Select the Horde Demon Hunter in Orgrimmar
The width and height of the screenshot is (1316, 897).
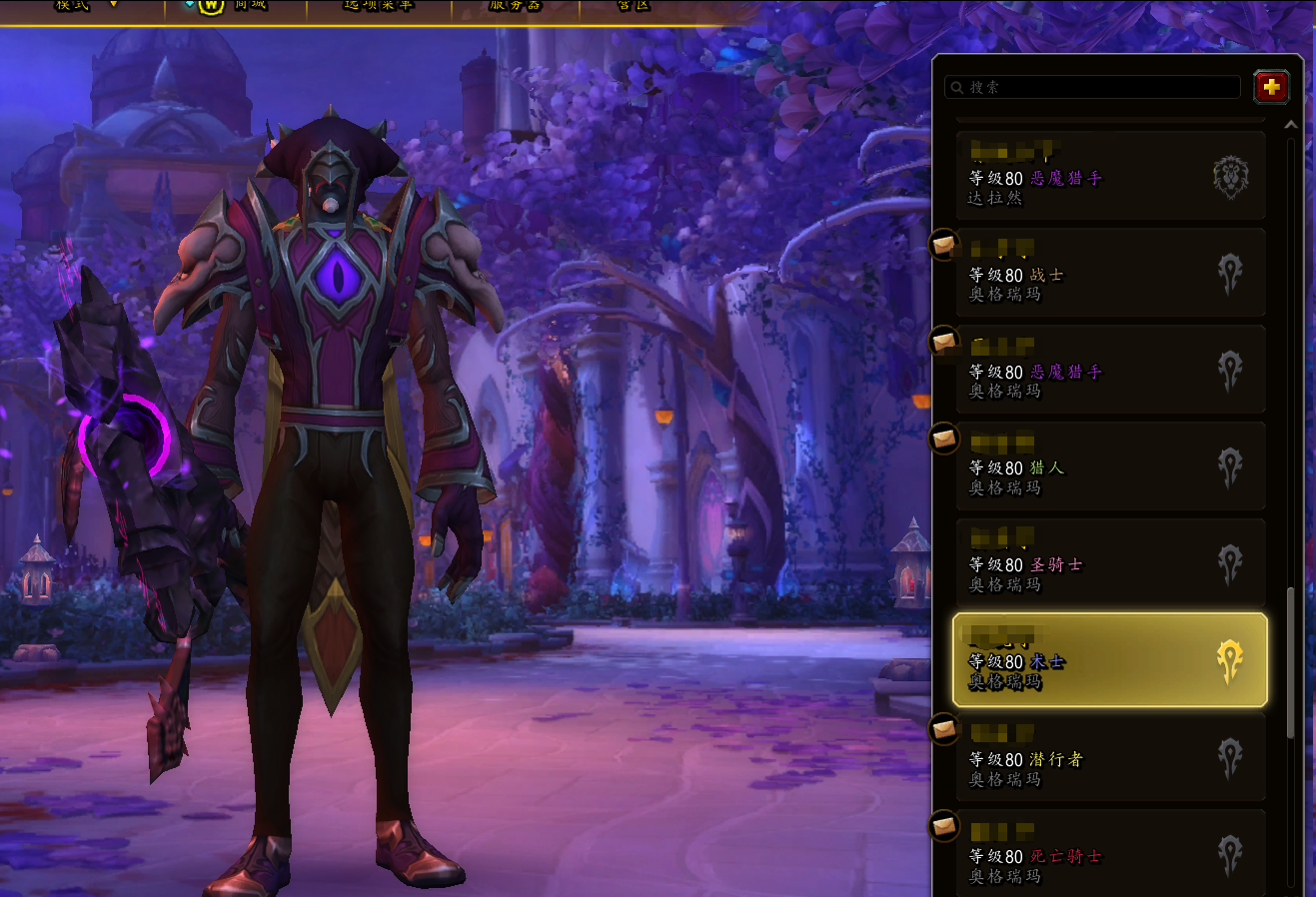point(1109,371)
